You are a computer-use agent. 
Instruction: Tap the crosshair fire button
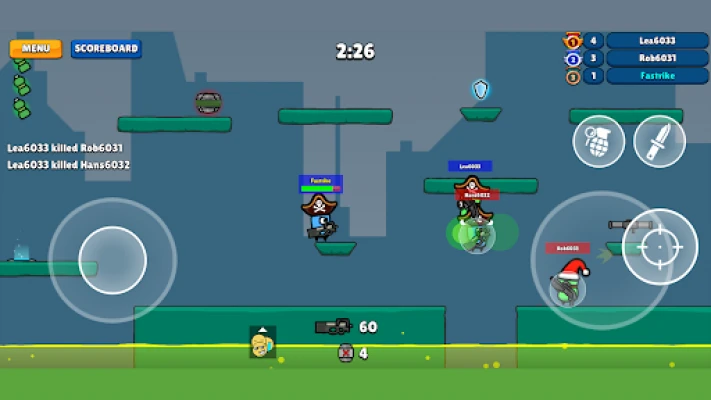[x=660, y=246]
